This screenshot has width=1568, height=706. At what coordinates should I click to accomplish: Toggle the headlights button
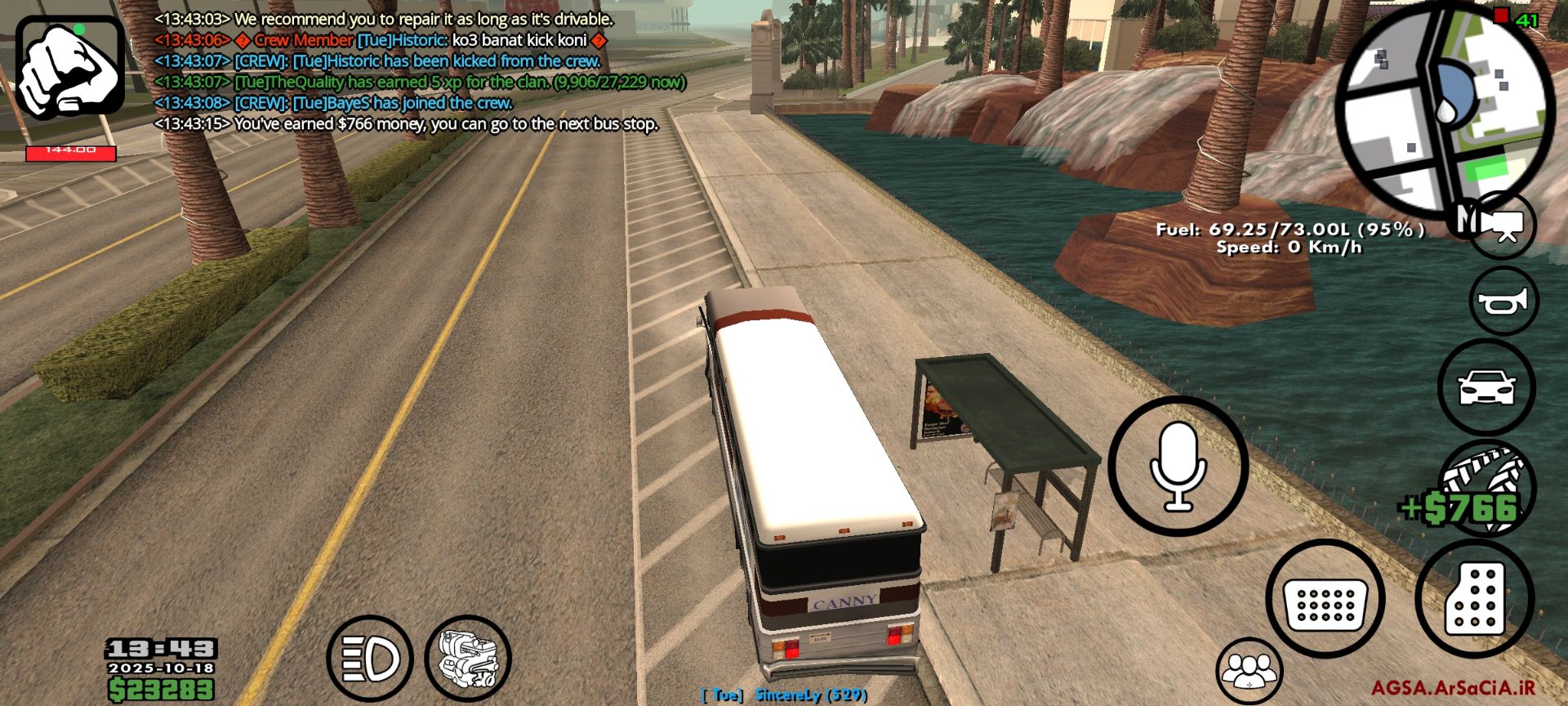click(369, 658)
